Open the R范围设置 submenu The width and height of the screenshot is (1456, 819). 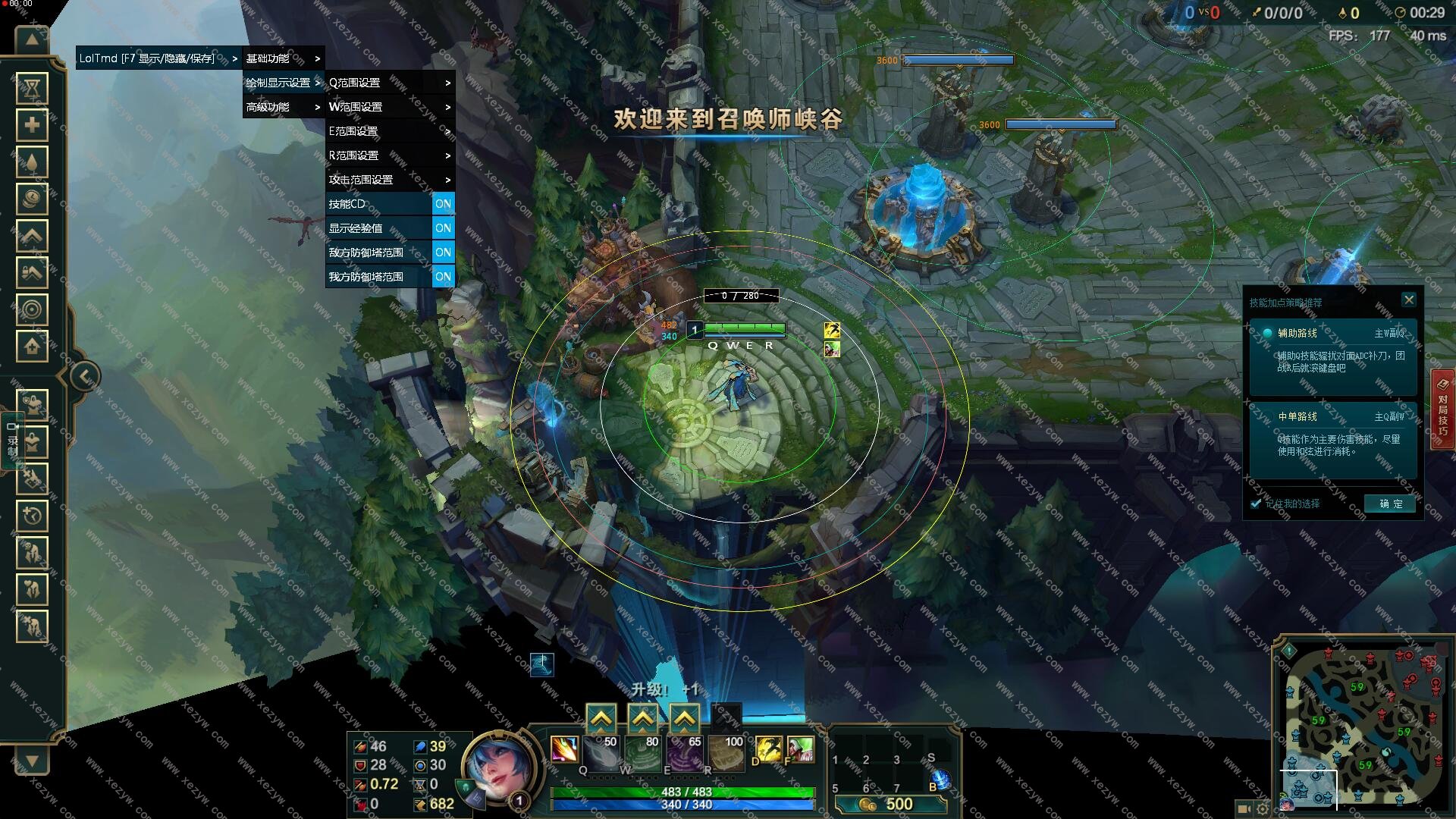click(x=389, y=155)
